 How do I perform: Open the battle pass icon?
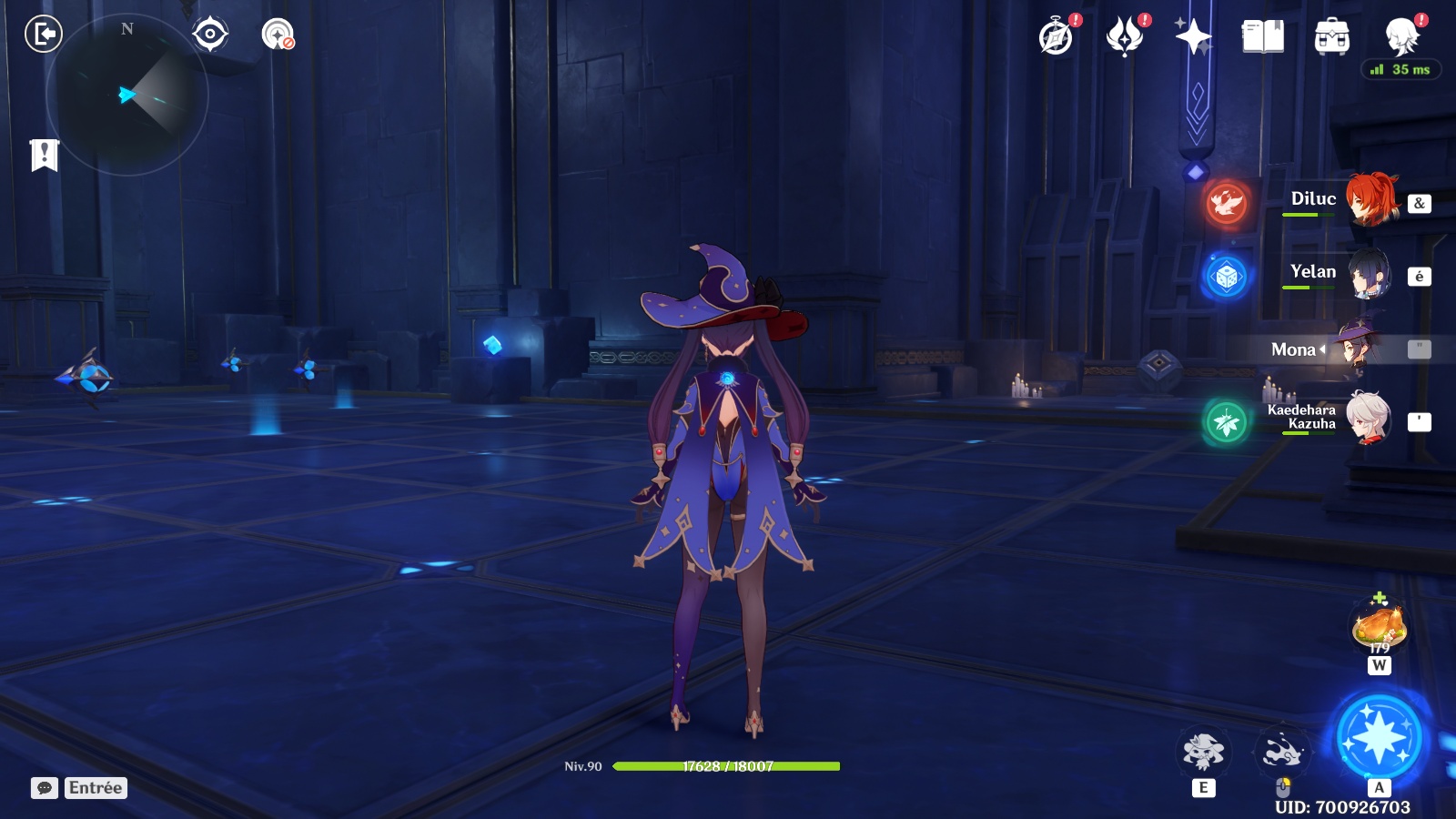[1125, 37]
